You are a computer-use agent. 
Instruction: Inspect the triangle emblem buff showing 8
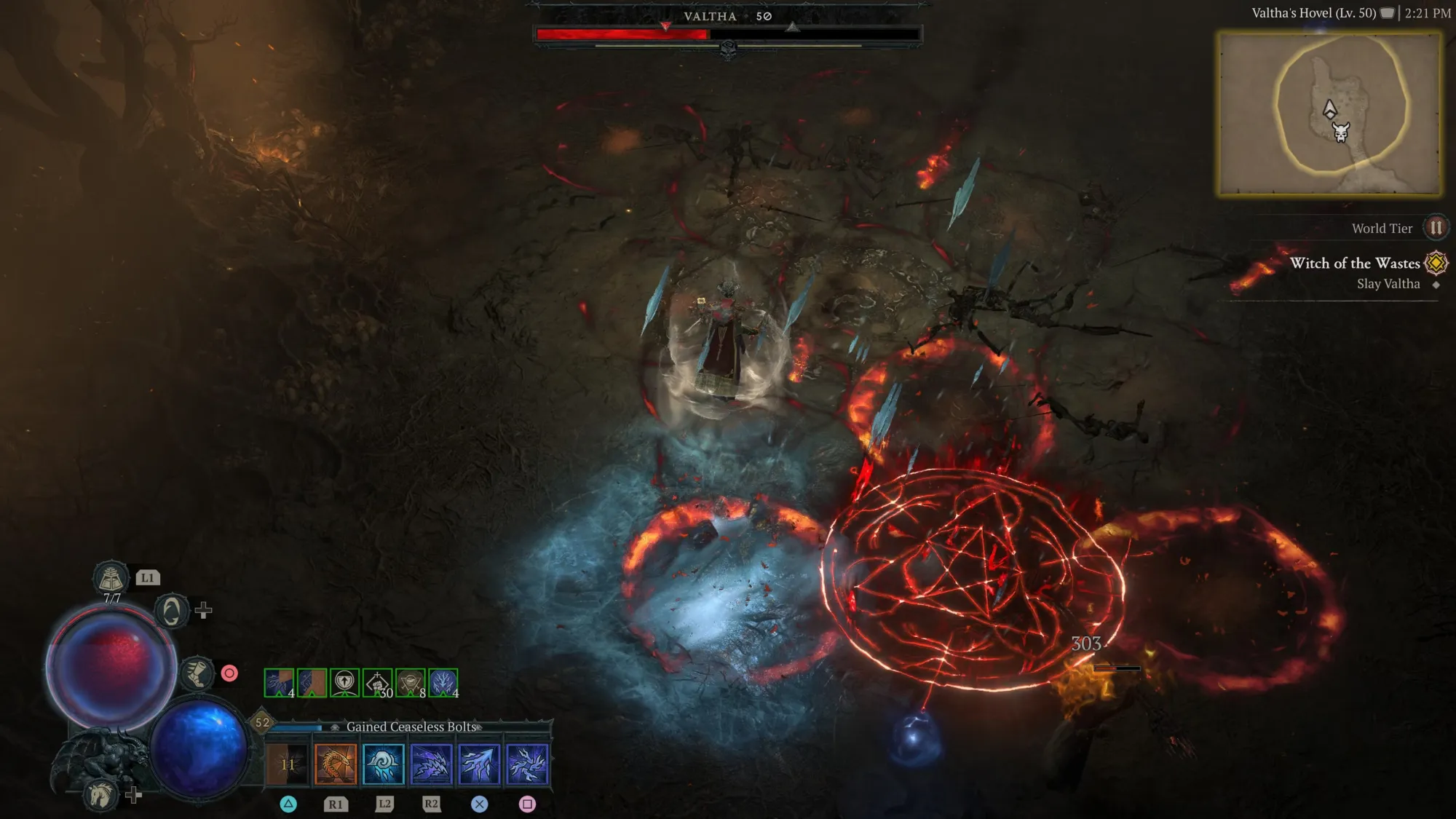click(411, 683)
